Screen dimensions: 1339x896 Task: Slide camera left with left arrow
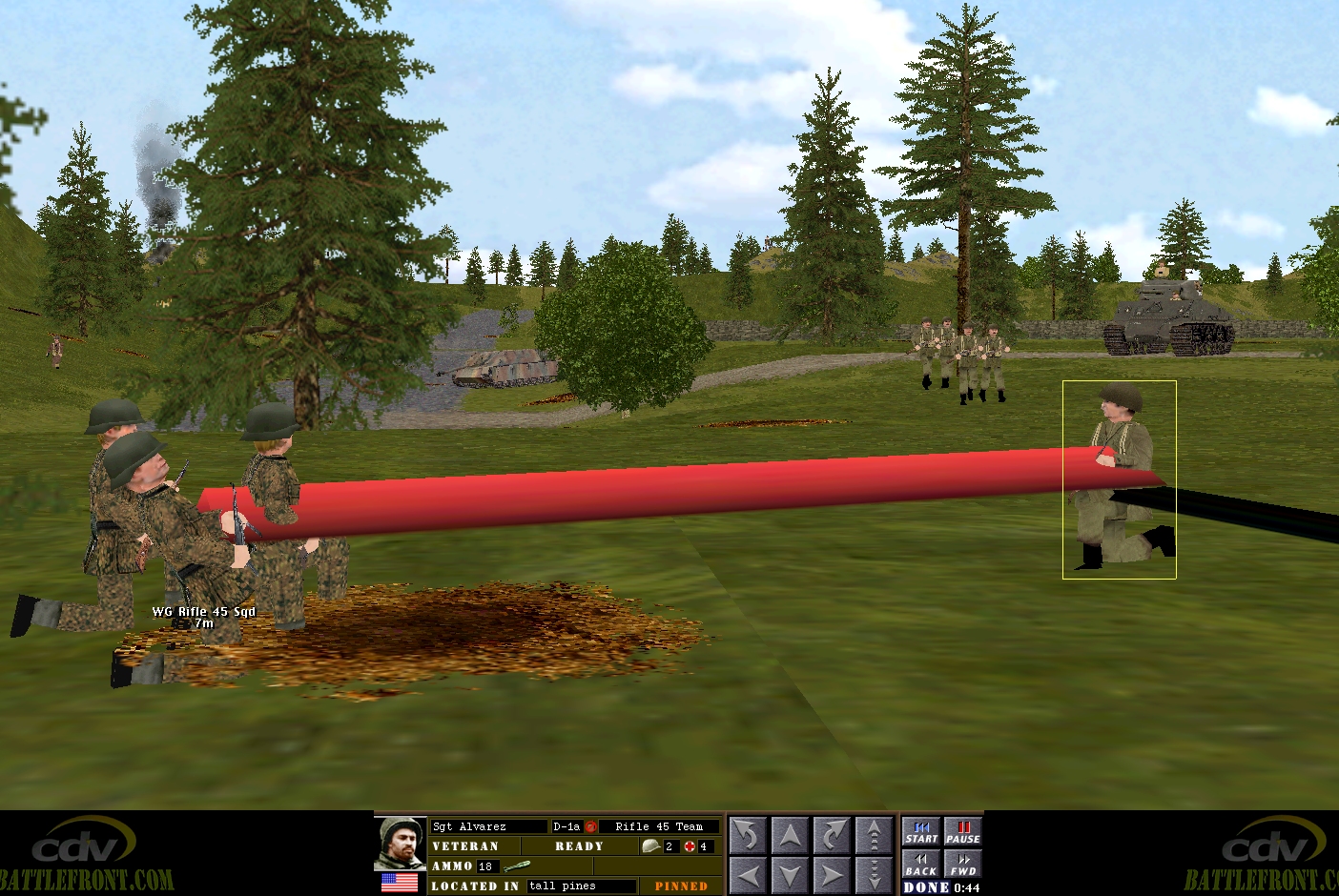[x=748, y=874]
